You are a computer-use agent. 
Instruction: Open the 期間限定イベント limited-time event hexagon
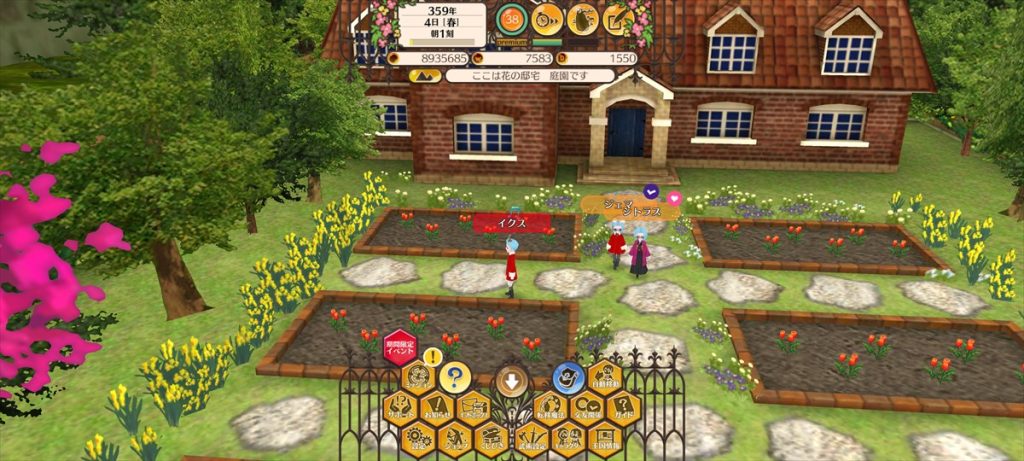tap(400, 346)
